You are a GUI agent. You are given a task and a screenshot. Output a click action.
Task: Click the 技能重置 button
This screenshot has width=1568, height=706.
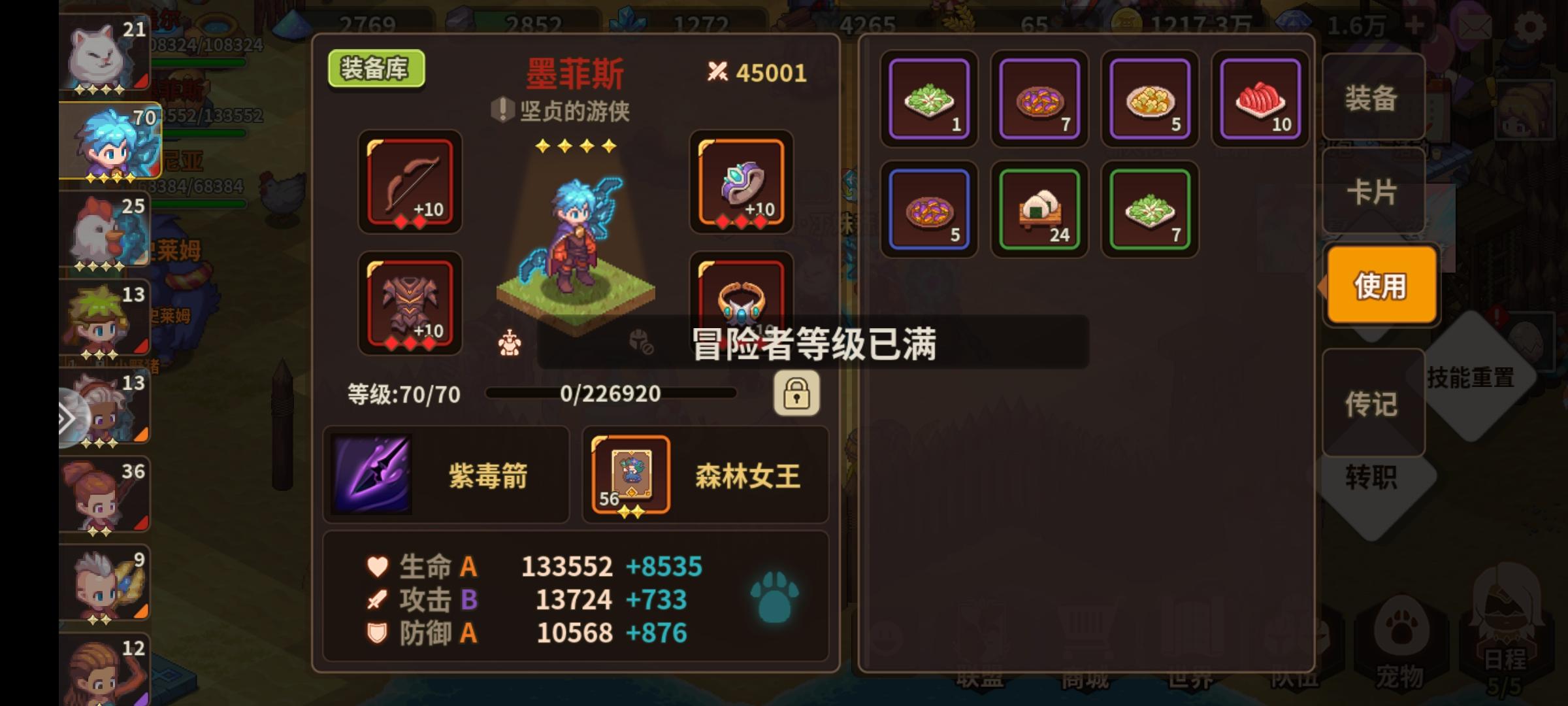pyautogui.click(x=1471, y=378)
